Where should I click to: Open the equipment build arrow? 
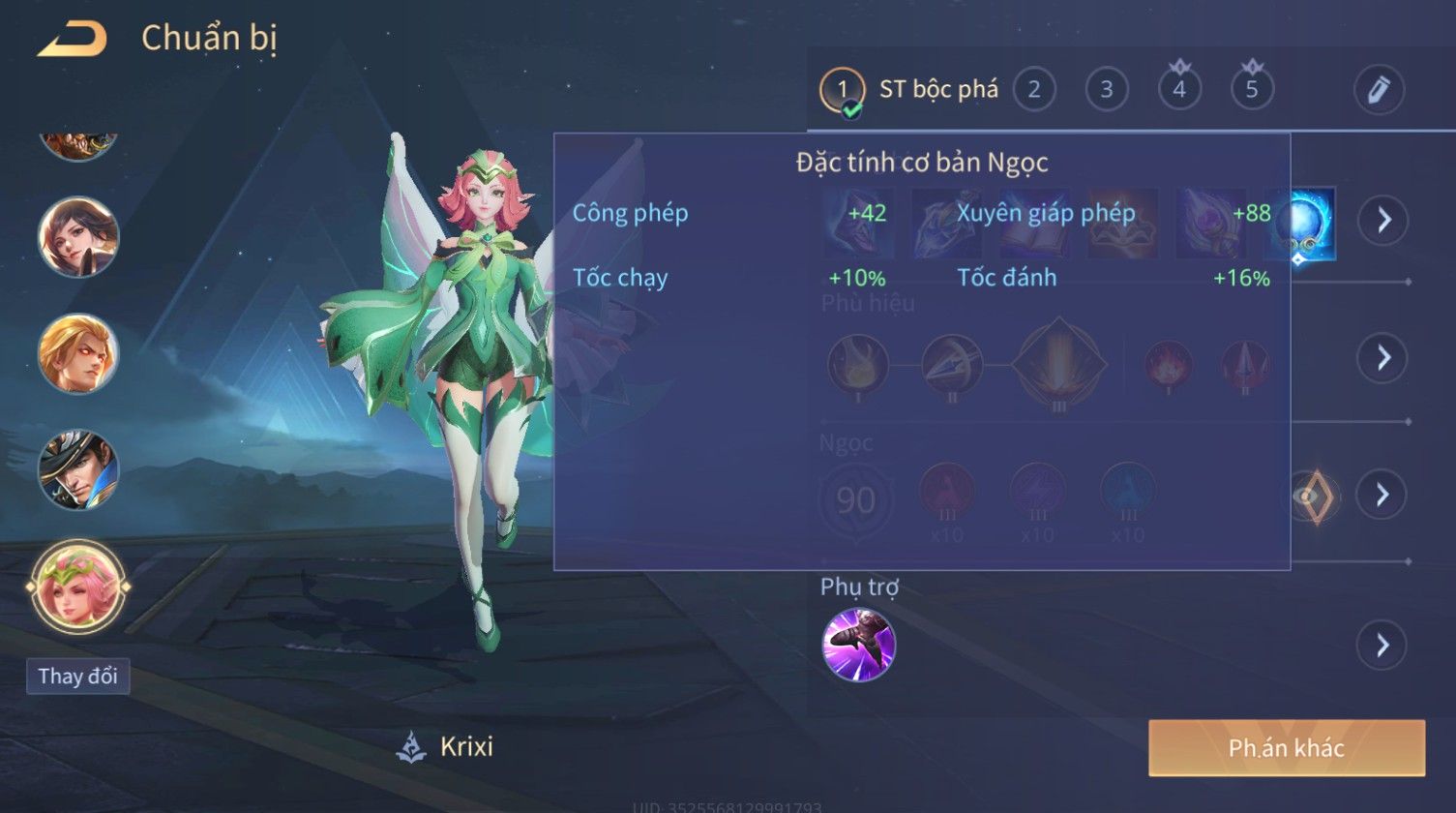[1383, 221]
